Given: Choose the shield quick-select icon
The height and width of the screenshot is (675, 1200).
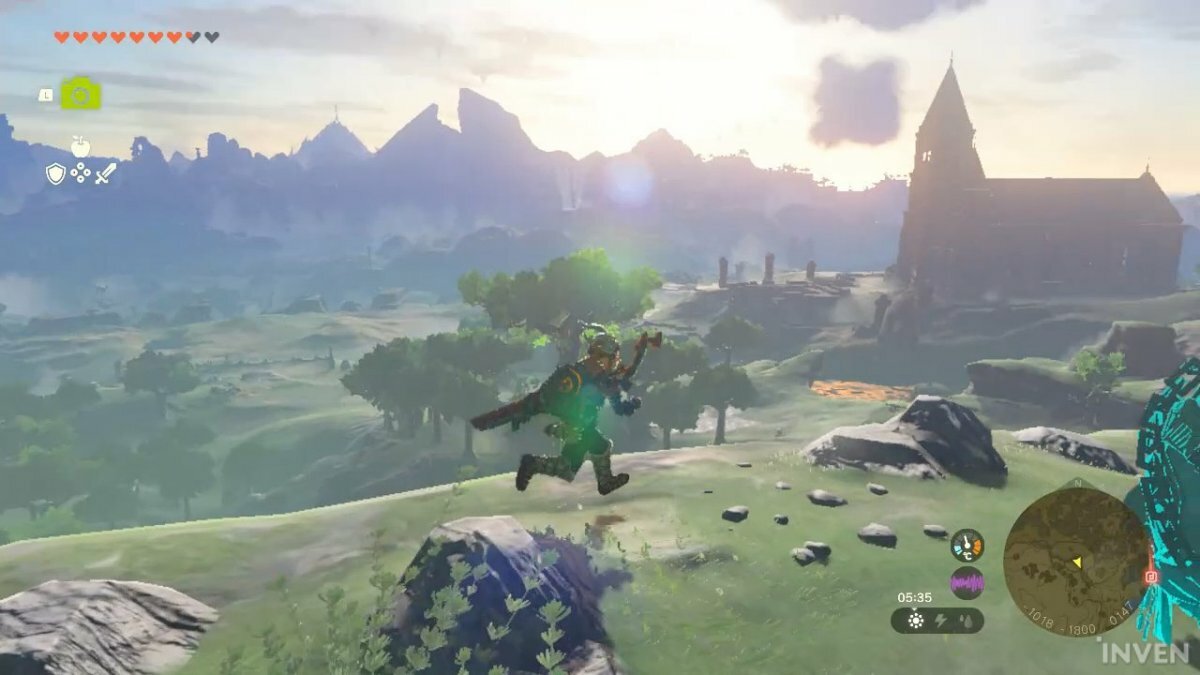Looking at the screenshot, I should click(55, 174).
